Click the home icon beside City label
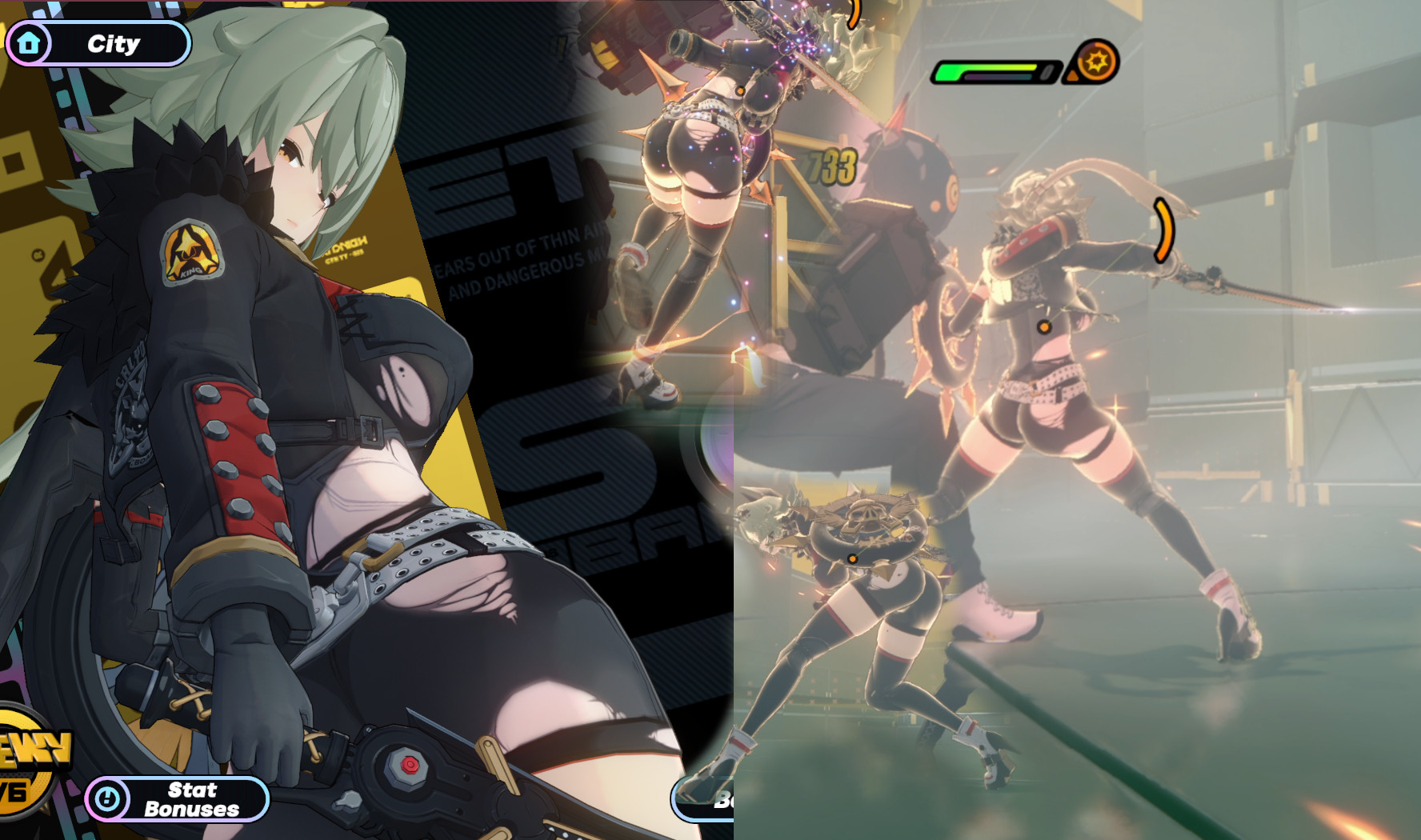The width and height of the screenshot is (1421, 840). (28, 43)
